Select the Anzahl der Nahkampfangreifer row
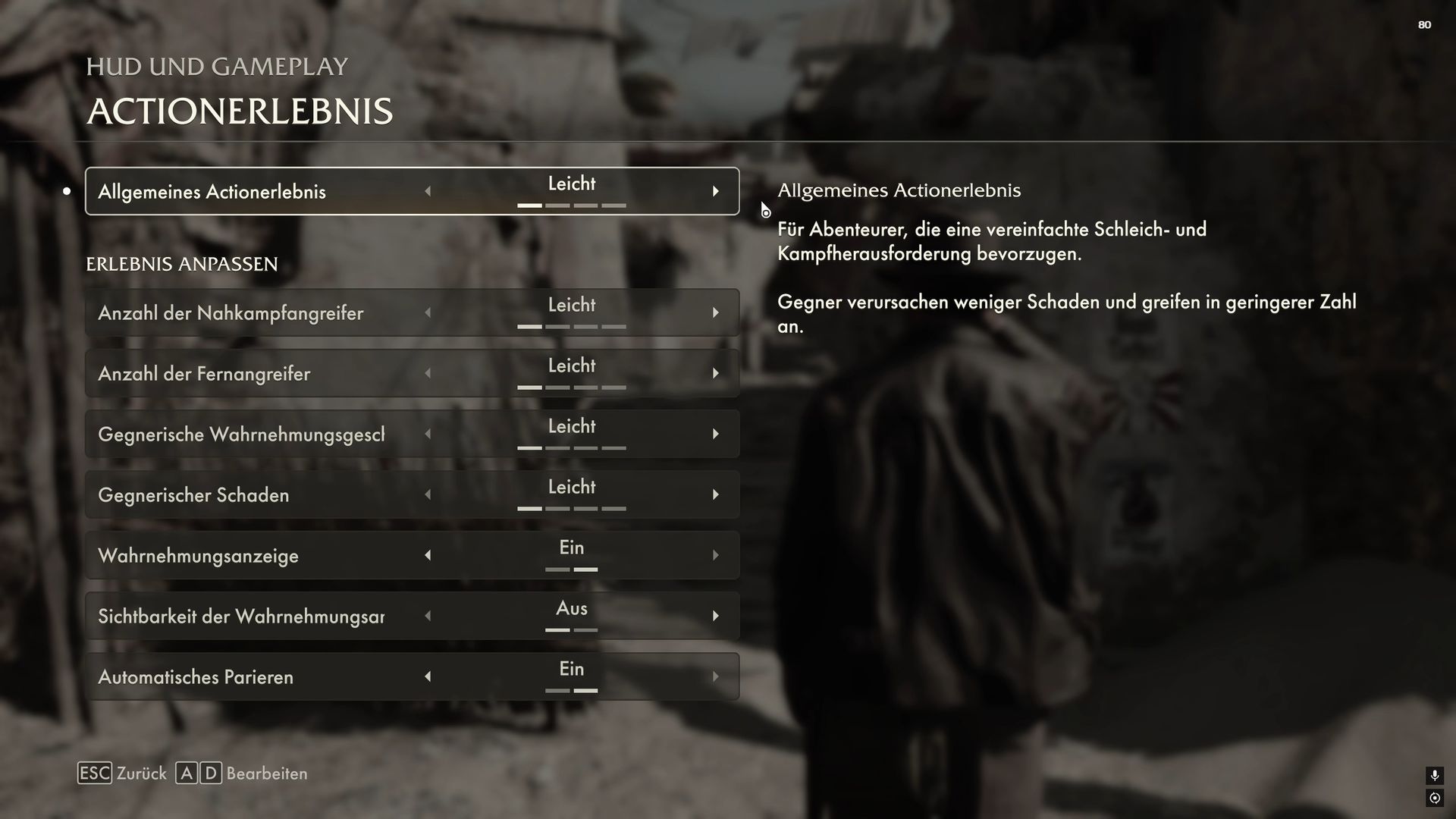This screenshot has width=1456, height=819. click(231, 313)
